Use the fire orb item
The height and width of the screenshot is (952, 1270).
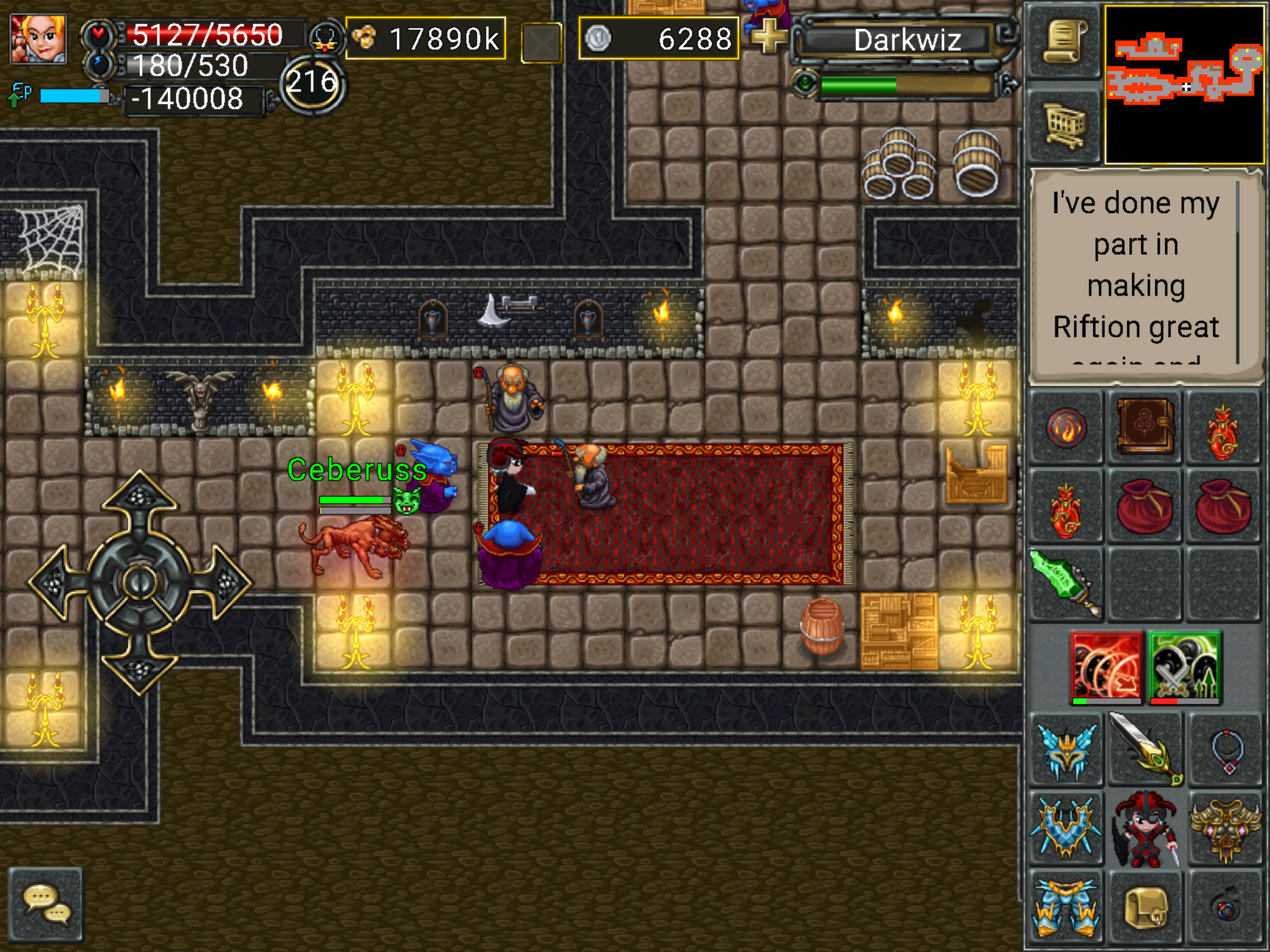1066,428
